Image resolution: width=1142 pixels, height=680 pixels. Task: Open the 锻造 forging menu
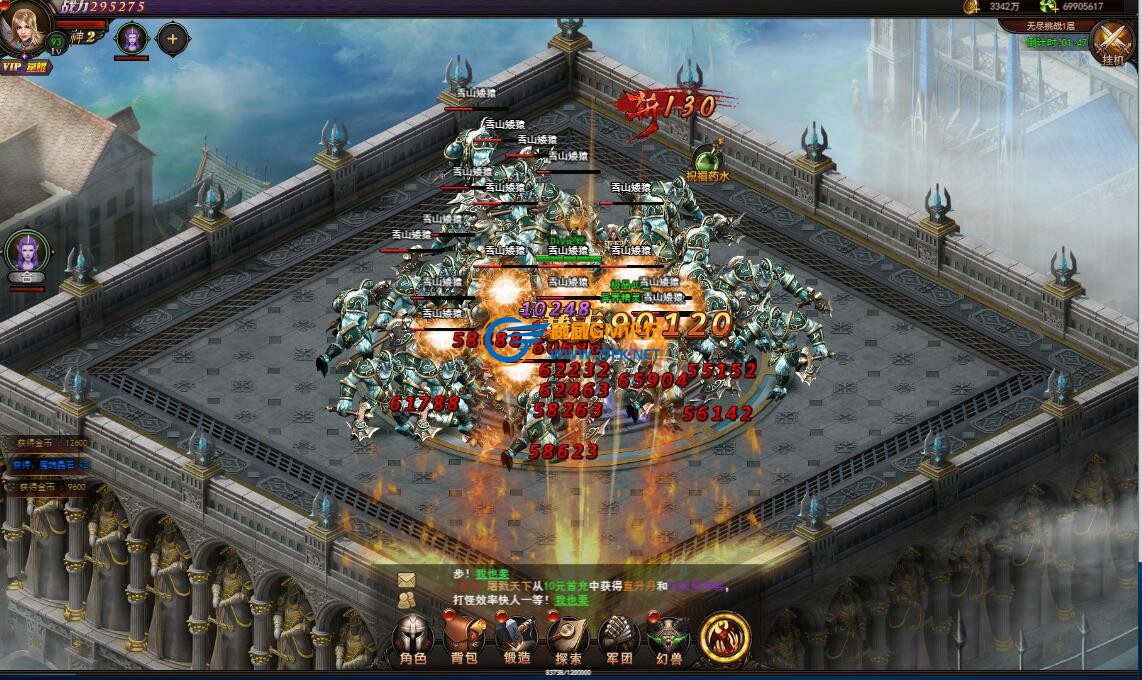pyautogui.click(x=515, y=640)
